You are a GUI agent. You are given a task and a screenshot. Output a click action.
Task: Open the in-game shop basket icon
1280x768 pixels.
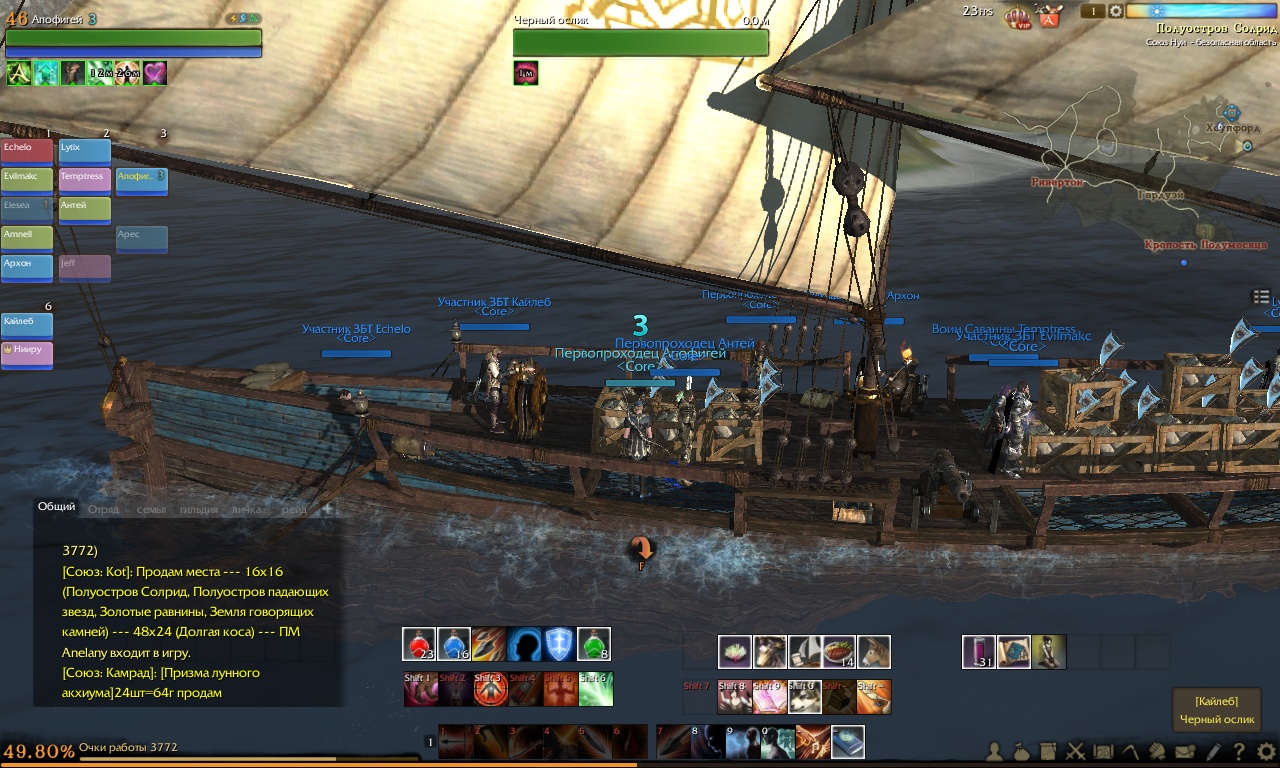1049,17
